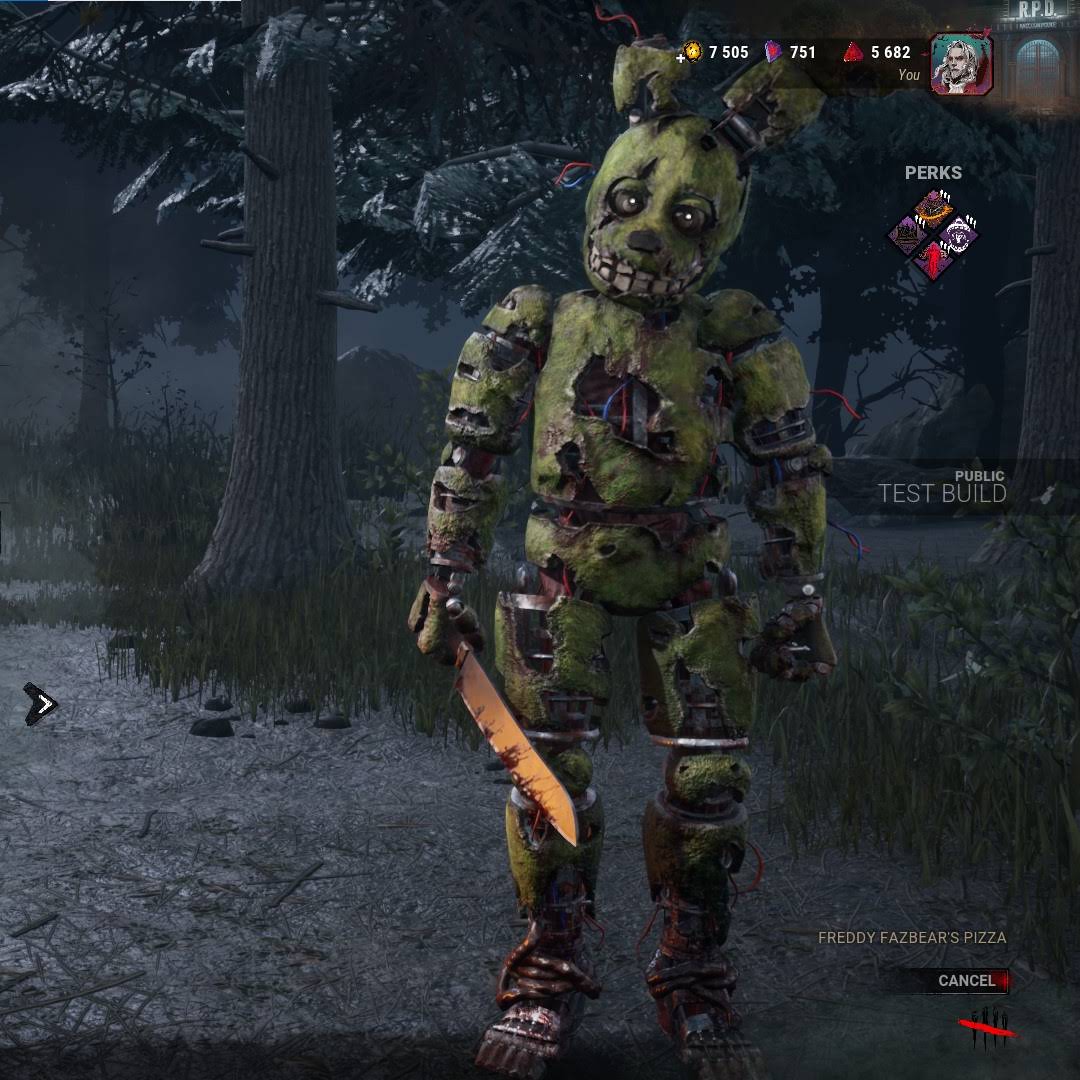Viewport: 1080px width, 1080px height.
Task: Click the red Auric Cells currency icon
Action: (853, 52)
